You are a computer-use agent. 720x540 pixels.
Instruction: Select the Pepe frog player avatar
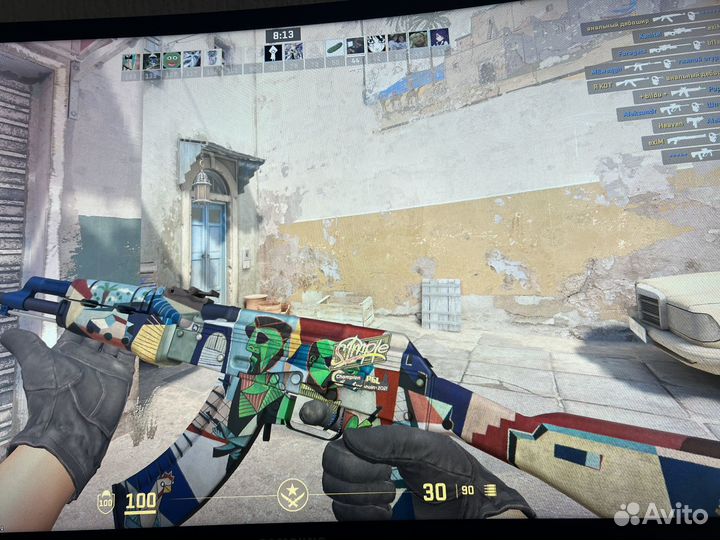pos(171,60)
